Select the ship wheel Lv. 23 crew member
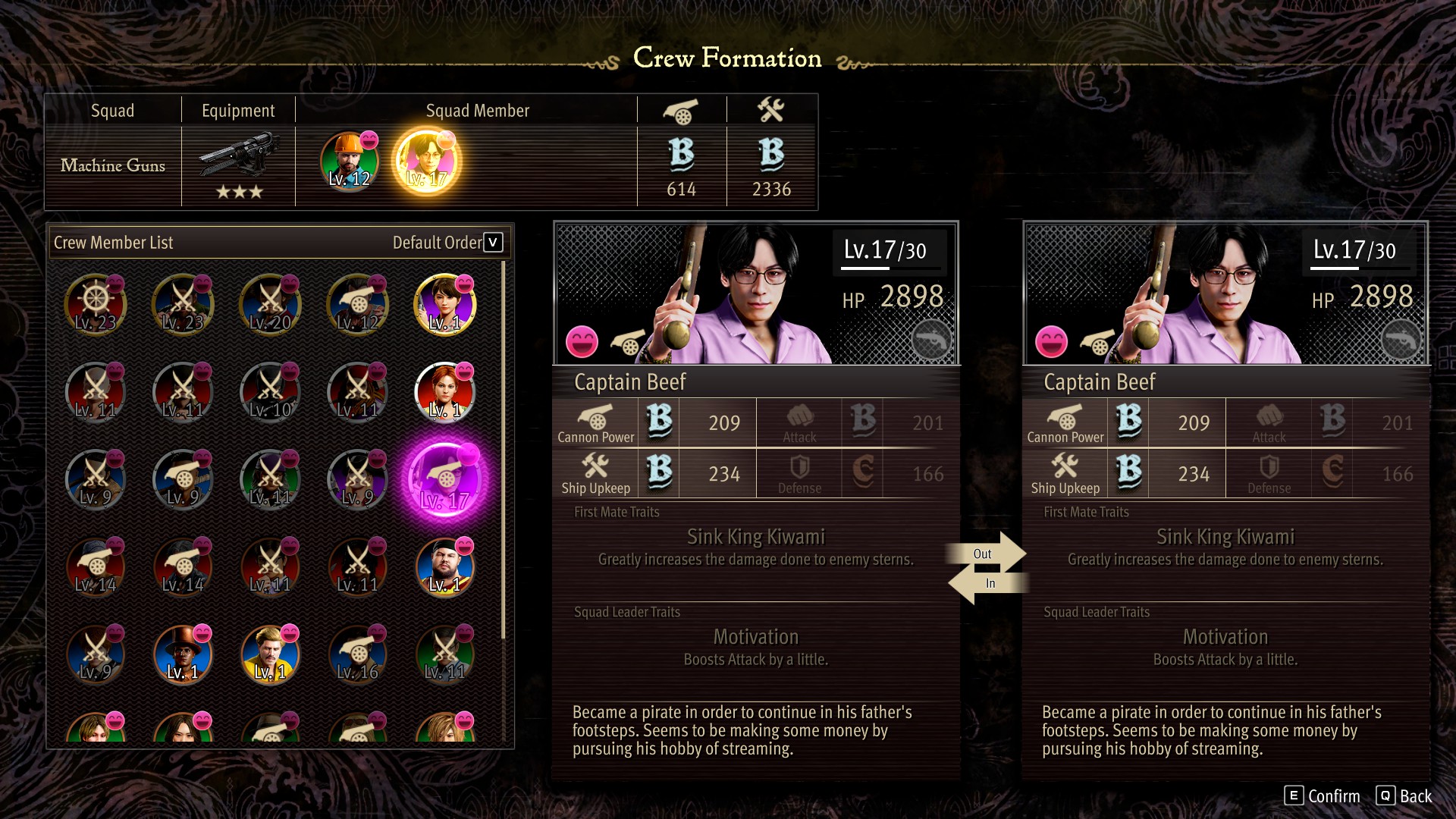Image resolution: width=1456 pixels, height=819 pixels. tap(96, 305)
